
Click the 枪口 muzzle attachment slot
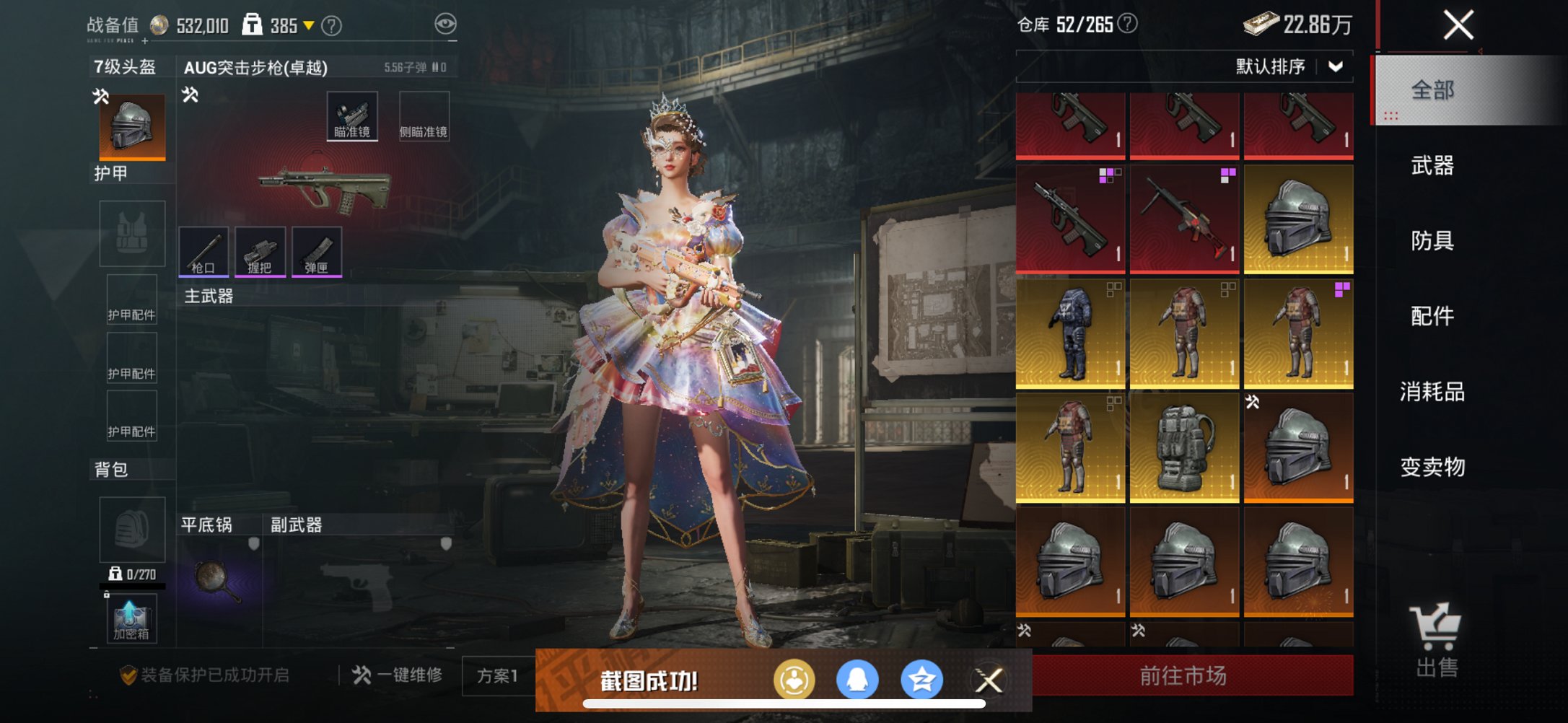pyautogui.click(x=204, y=253)
